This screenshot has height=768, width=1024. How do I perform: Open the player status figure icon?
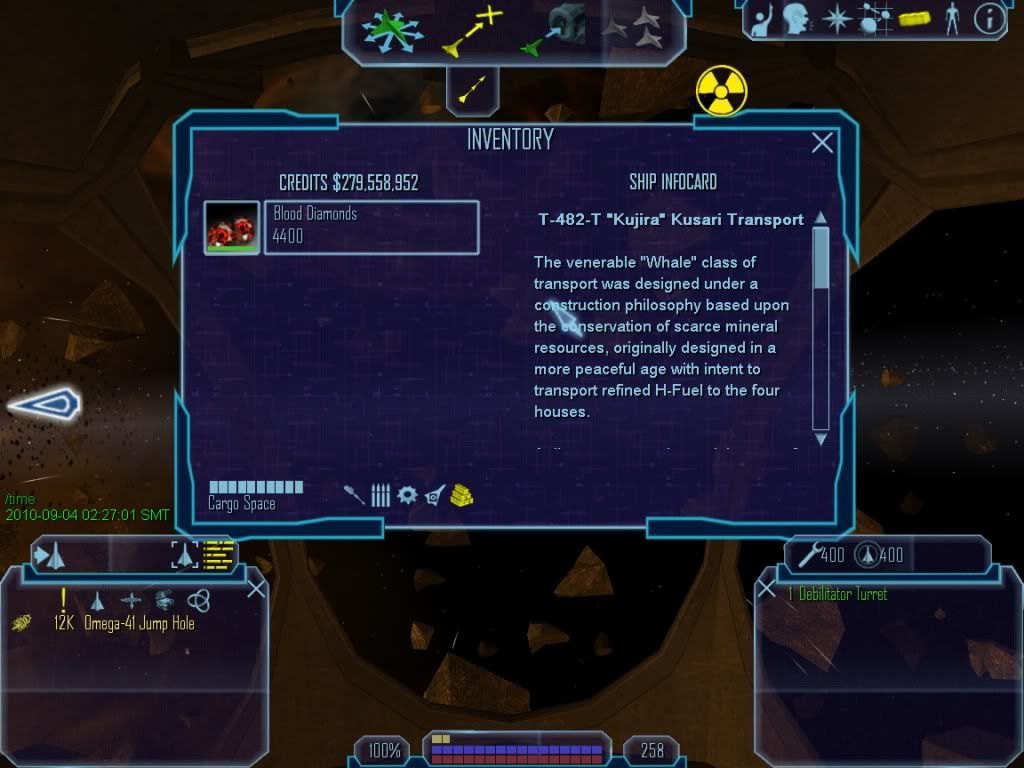(951, 18)
